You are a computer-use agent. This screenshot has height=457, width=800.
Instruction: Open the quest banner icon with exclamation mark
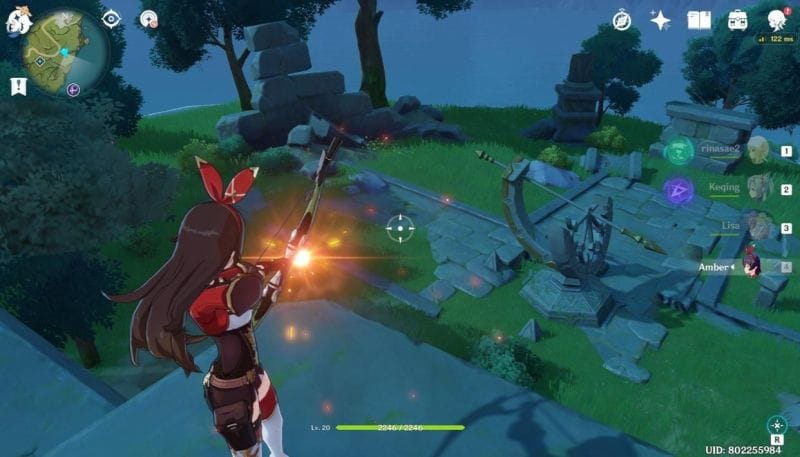[17, 87]
